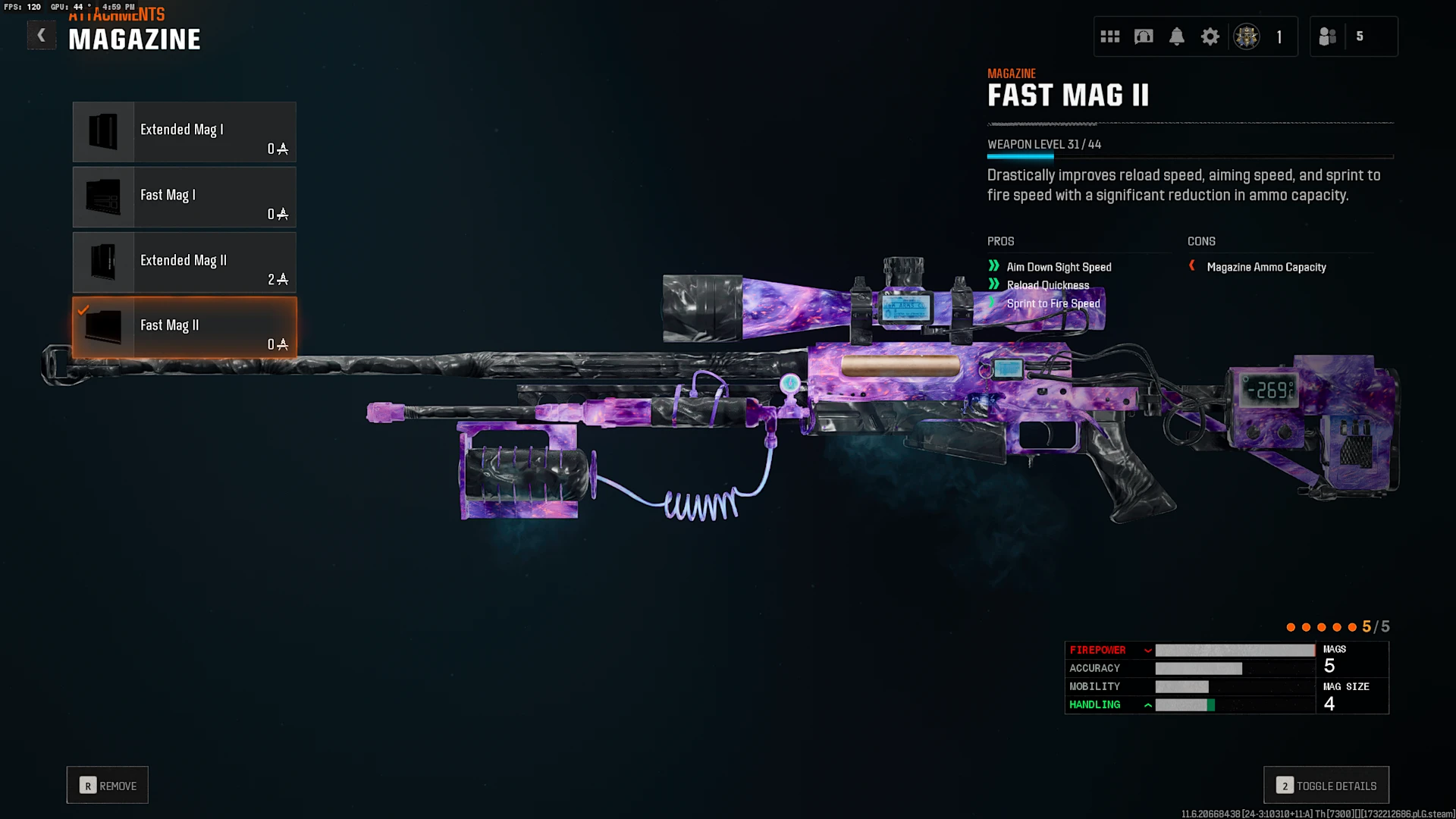Click the headset icon in top bar
1456x819 pixels.
point(1144,36)
